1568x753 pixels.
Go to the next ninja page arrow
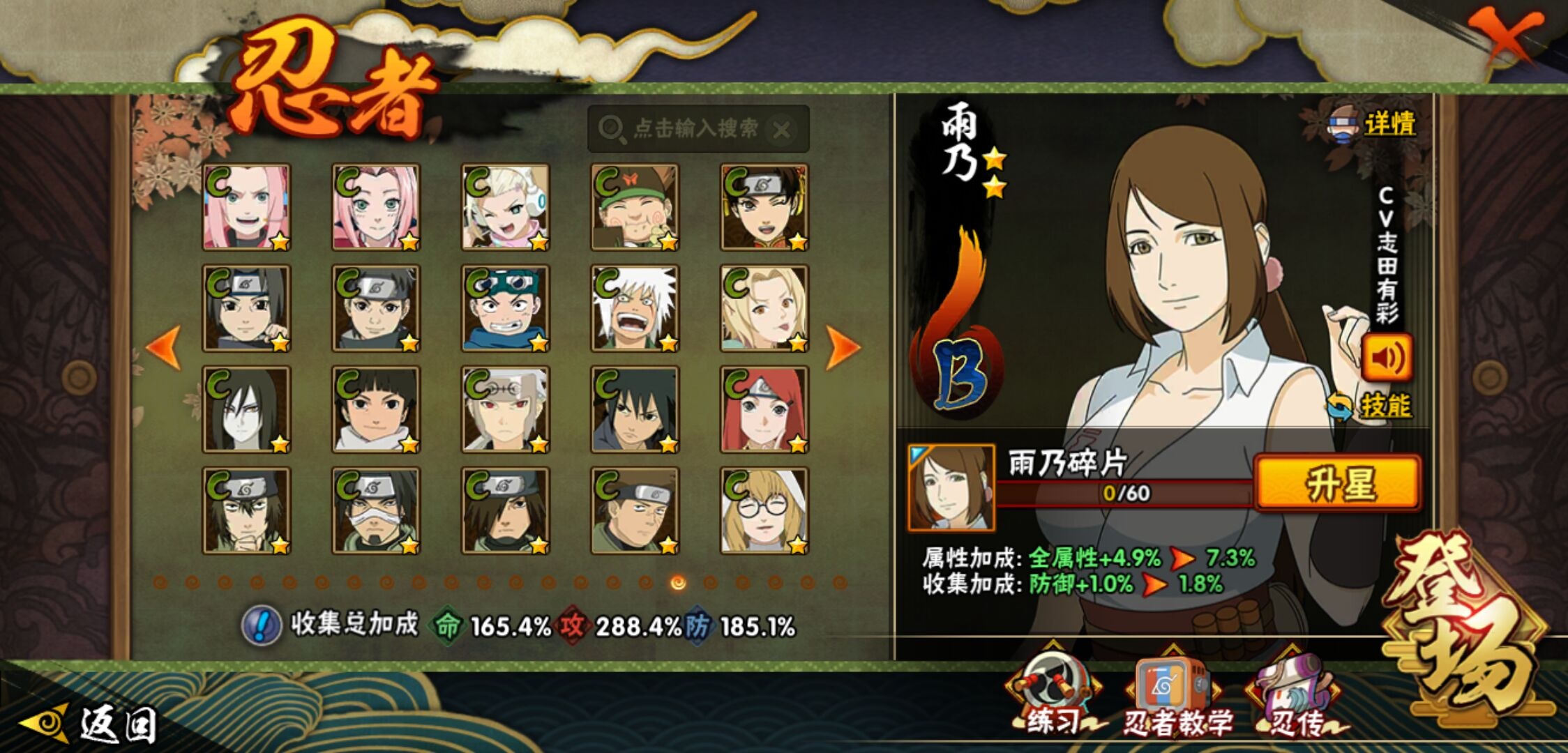point(842,347)
